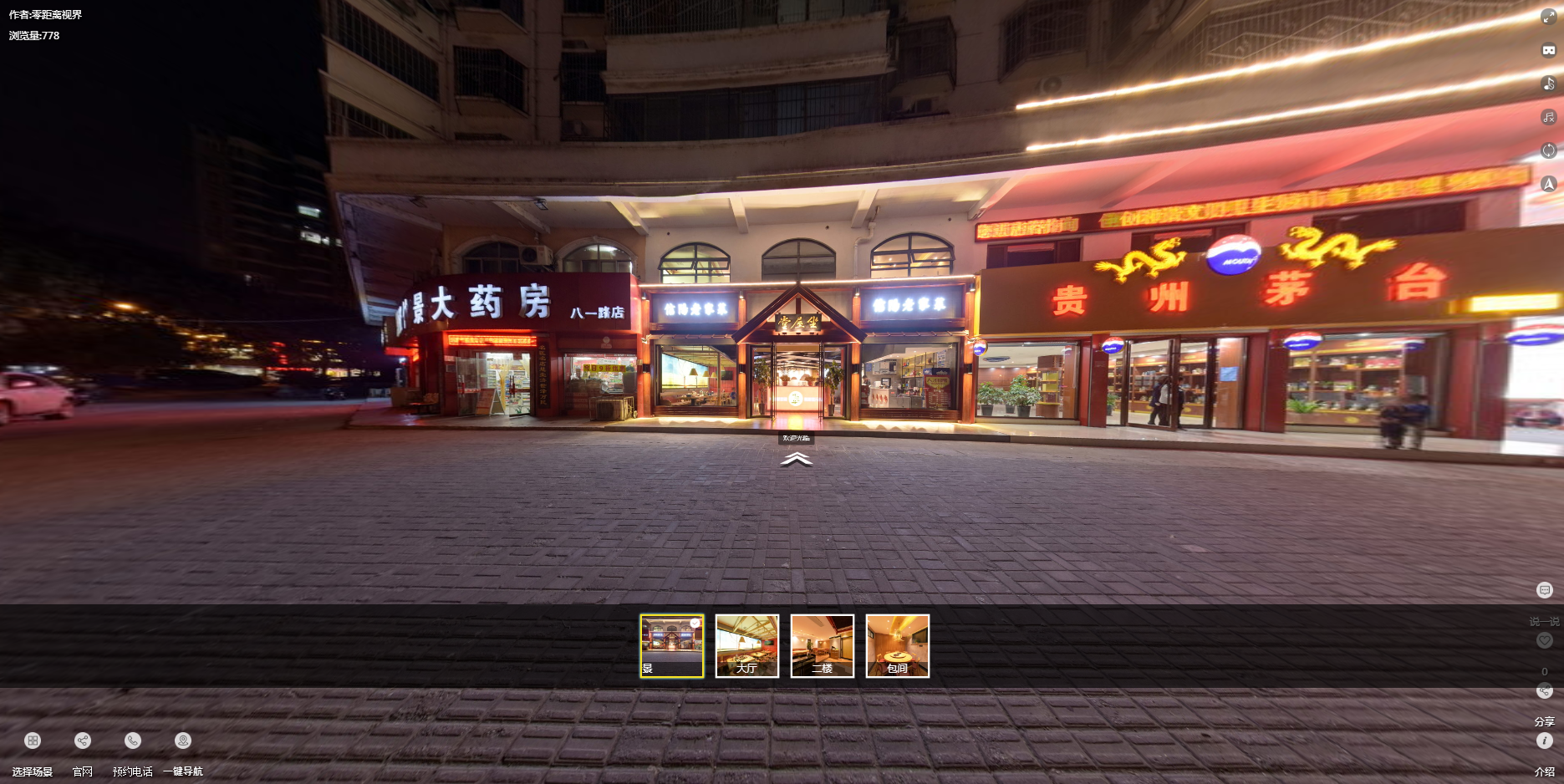This screenshot has height=784, width=1564.
Task: Enter the restaurant via the double-chevron hotspot
Action: [796, 459]
